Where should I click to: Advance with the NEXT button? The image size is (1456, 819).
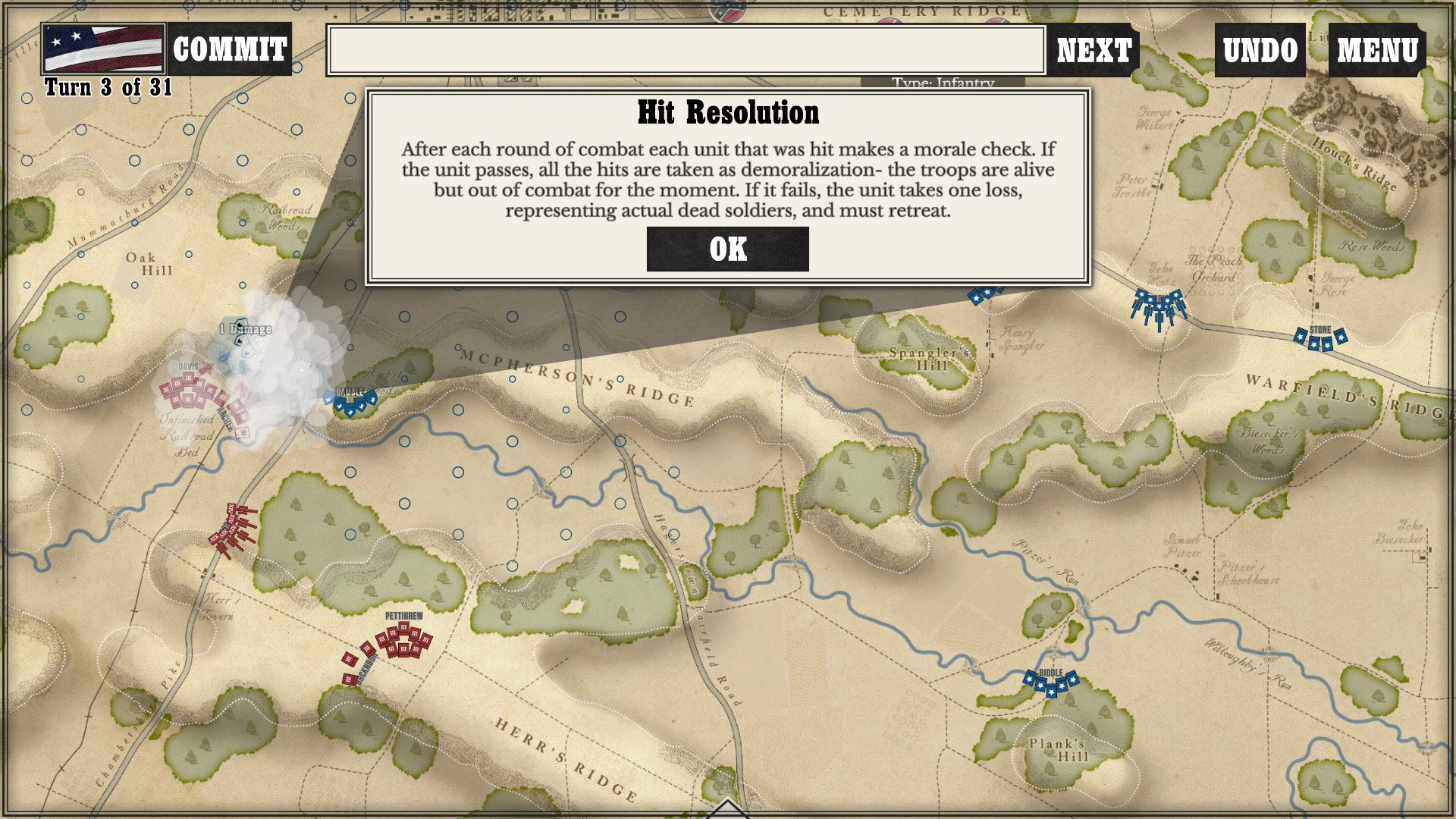[1094, 50]
